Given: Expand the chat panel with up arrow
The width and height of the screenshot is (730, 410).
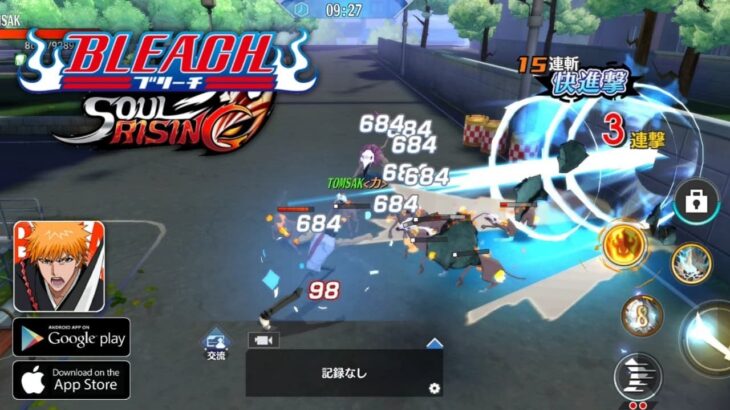Looking at the screenshot, I should (x=434, y=342).
